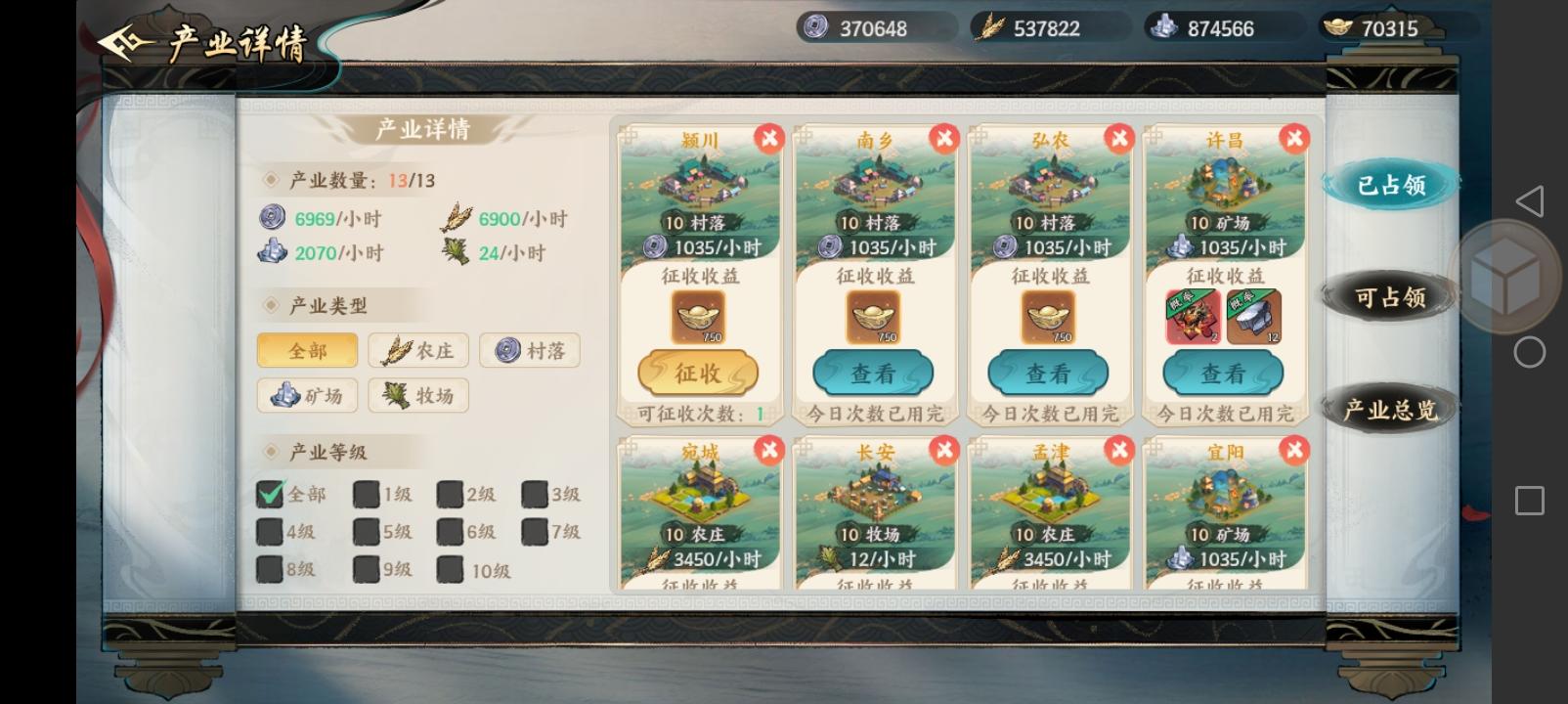Select the 村落 village type filter
1568x704 pixels.
coord(530,350)
